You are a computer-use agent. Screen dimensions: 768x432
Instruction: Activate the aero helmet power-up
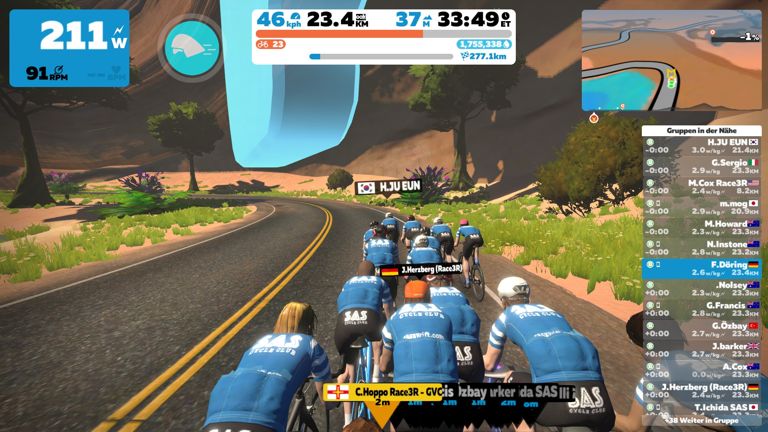pyautogui.click(x=192, y=47)
